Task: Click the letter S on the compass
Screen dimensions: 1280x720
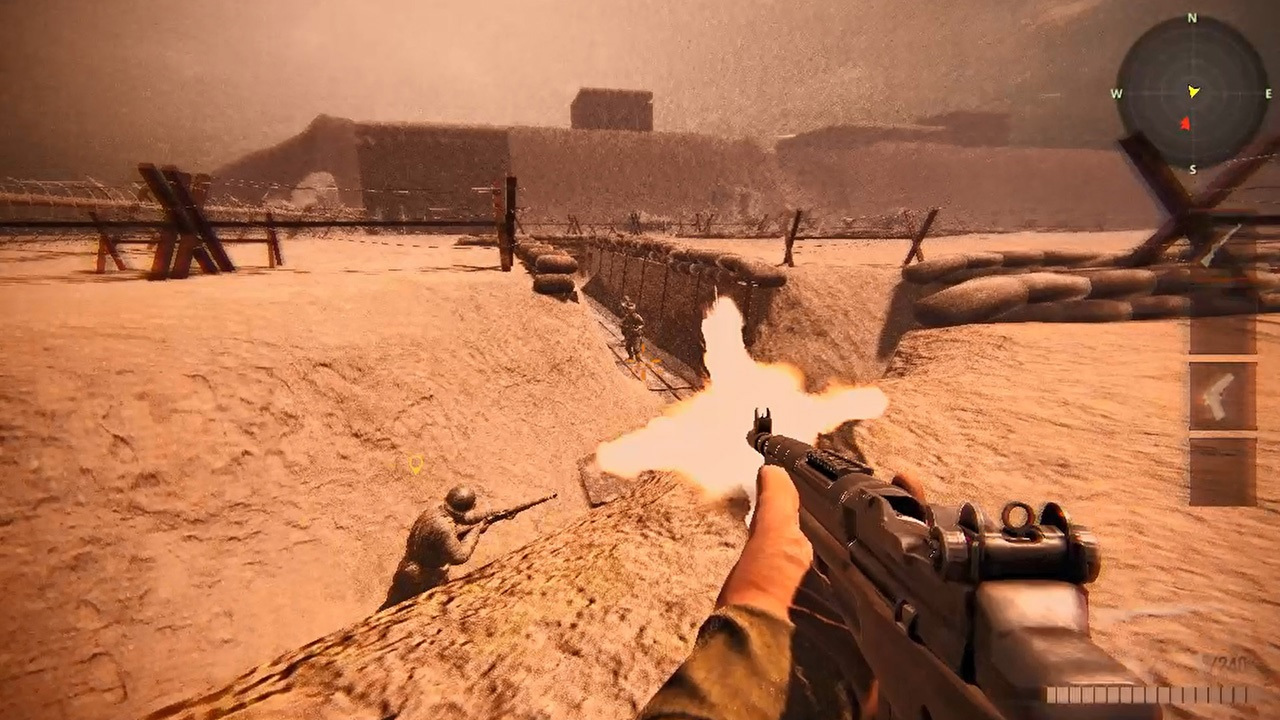Action: [1193, 169]
